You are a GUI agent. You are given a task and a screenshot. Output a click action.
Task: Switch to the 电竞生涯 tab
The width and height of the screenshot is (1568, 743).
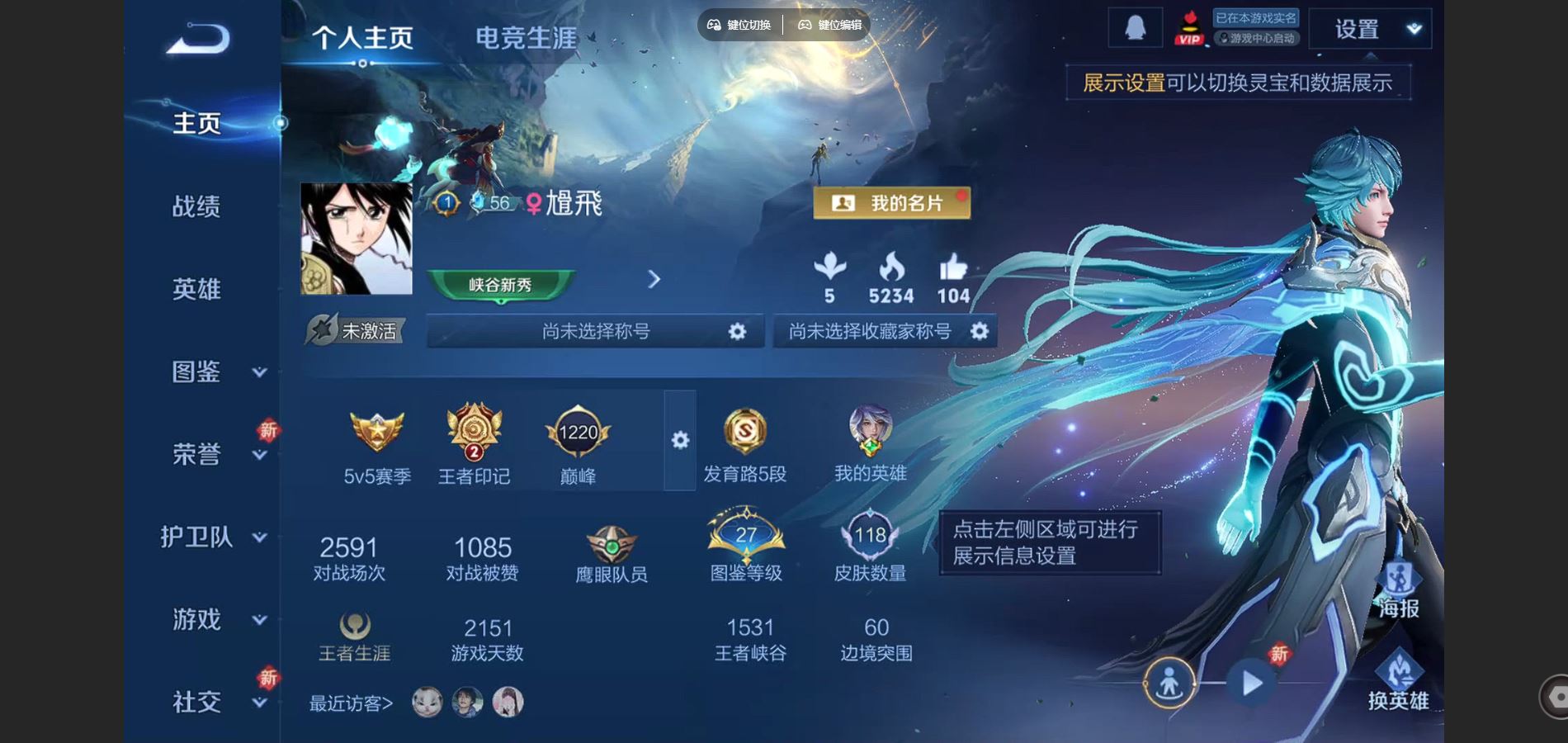click(x=527, y=37)
